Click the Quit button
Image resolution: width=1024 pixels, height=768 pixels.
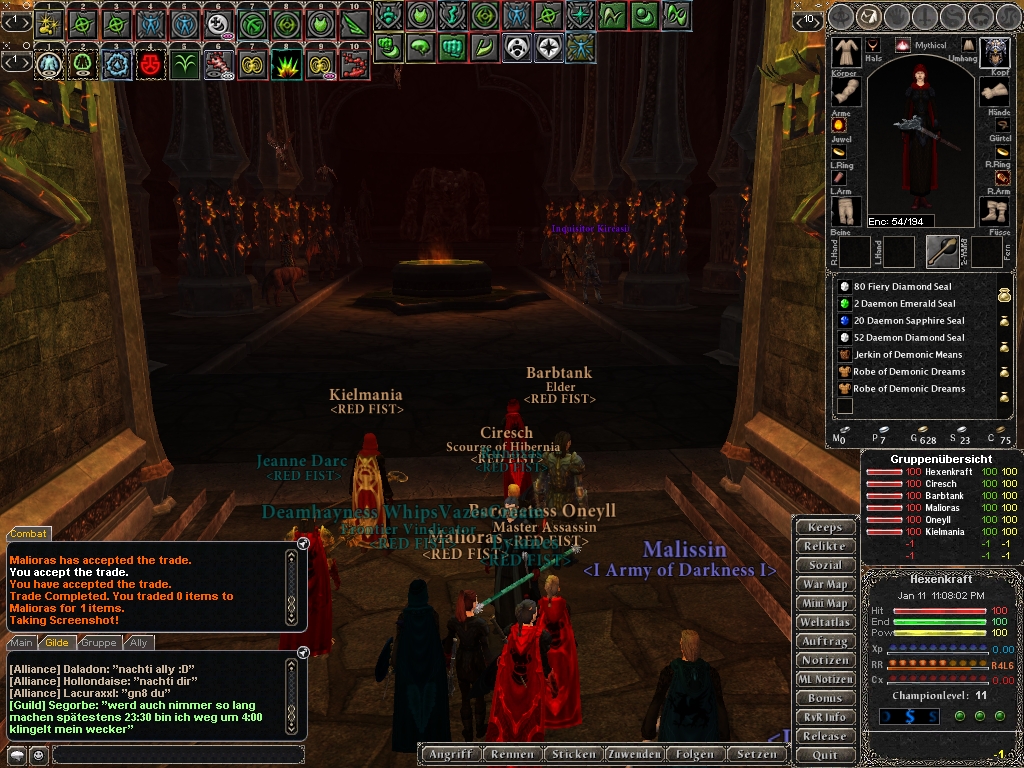coord(825,755)
